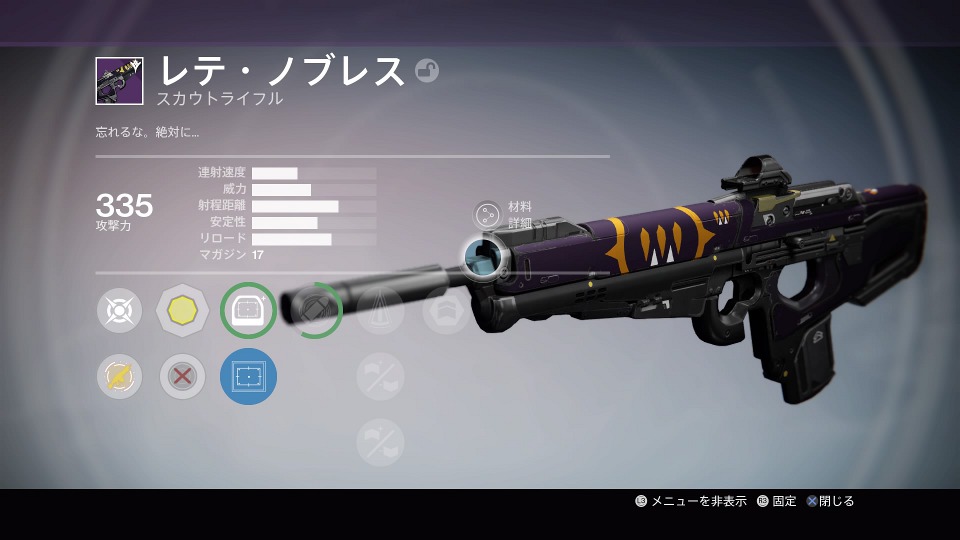Select the blue highlighted scope perk node

pos(247,376)
